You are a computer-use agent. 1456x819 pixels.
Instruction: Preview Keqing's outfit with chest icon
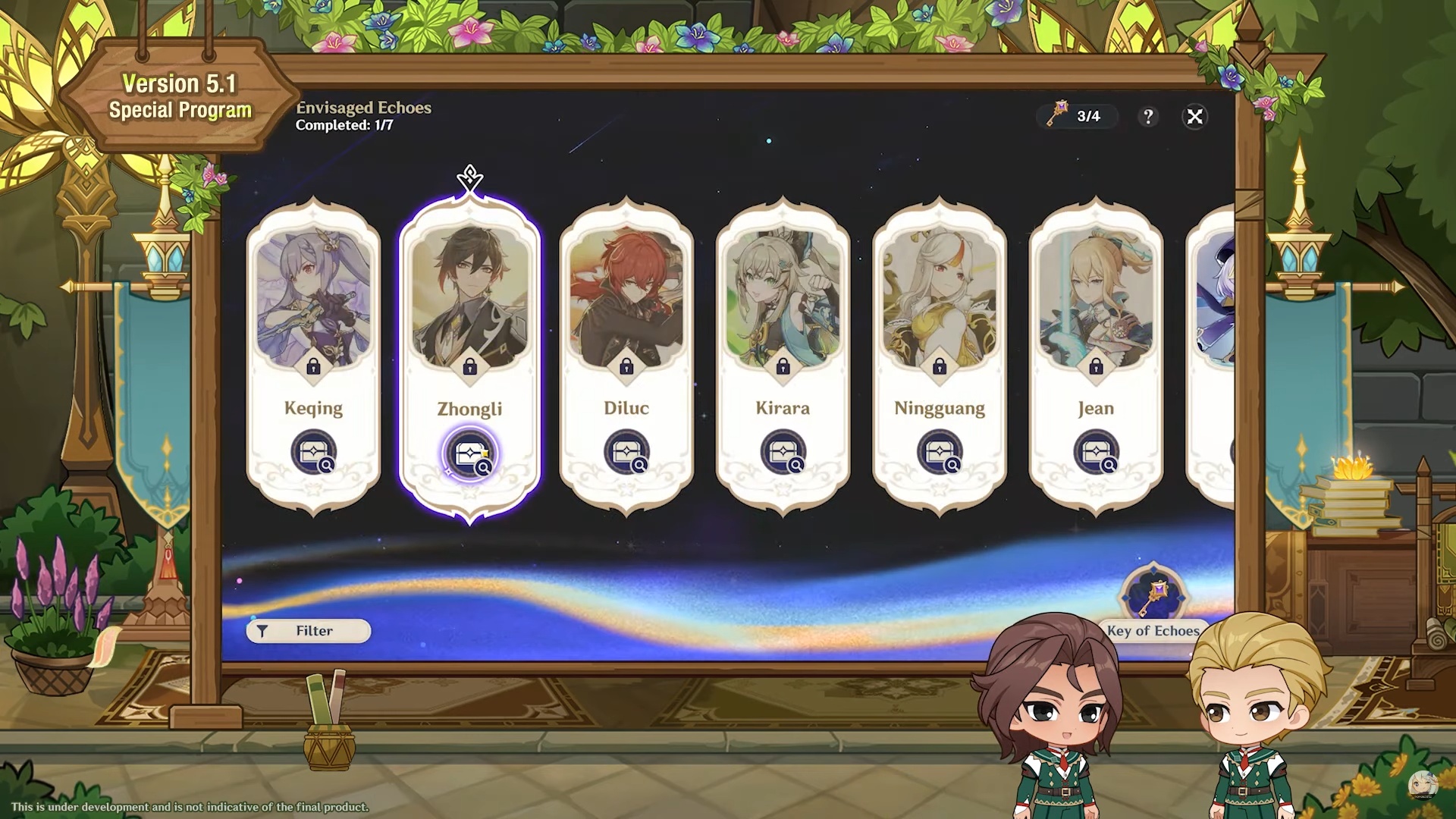pos(314,453)
